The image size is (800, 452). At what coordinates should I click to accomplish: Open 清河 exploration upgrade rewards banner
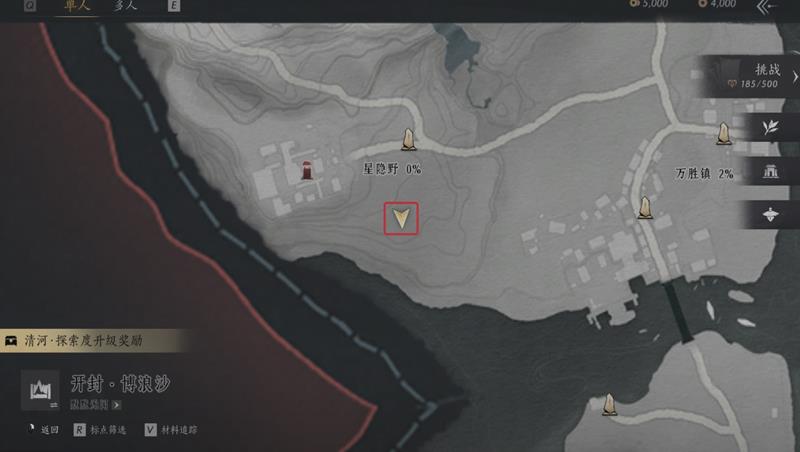click(x=90, y=340)
